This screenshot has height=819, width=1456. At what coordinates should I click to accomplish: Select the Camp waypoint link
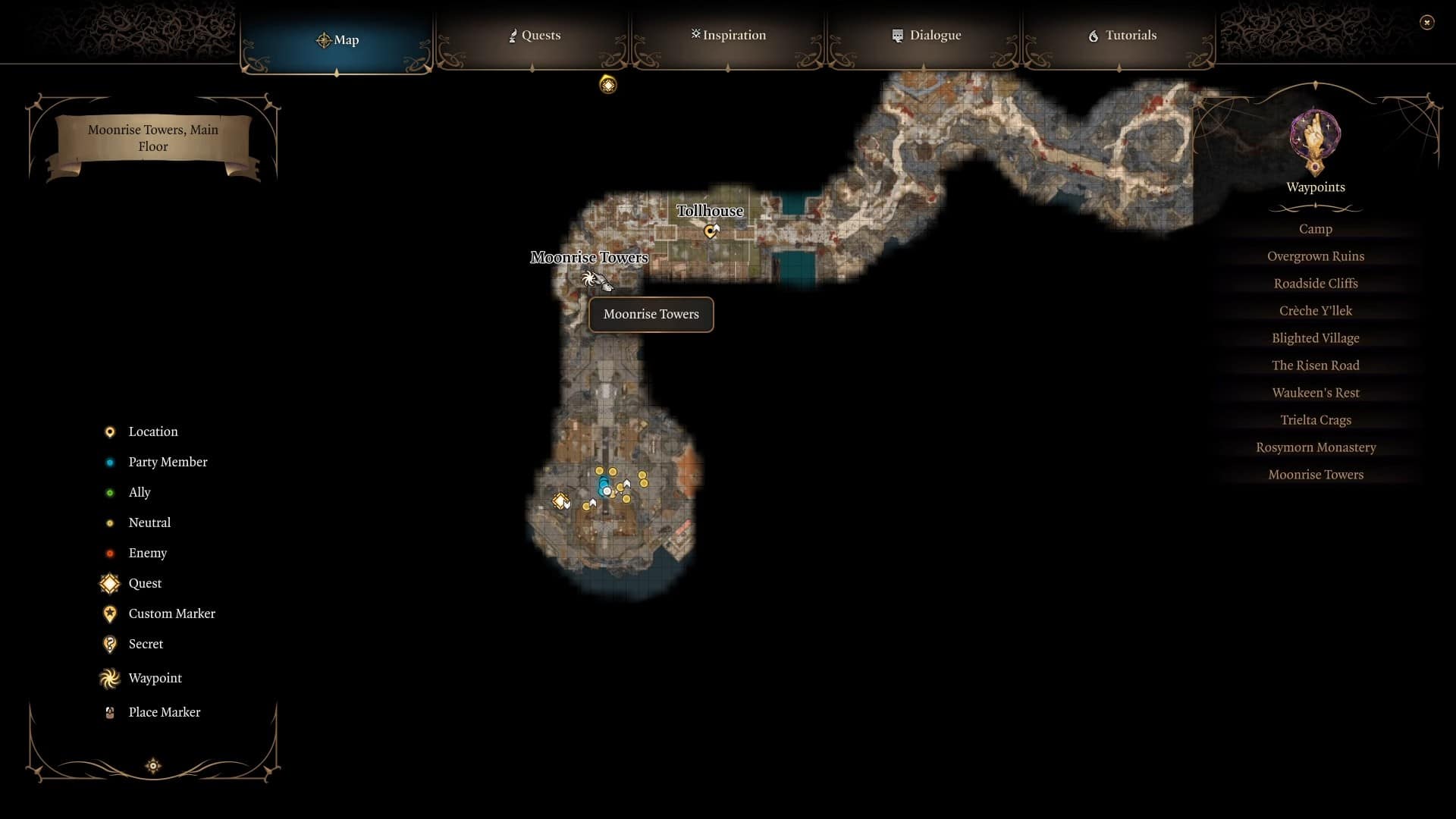(1315, 228)
